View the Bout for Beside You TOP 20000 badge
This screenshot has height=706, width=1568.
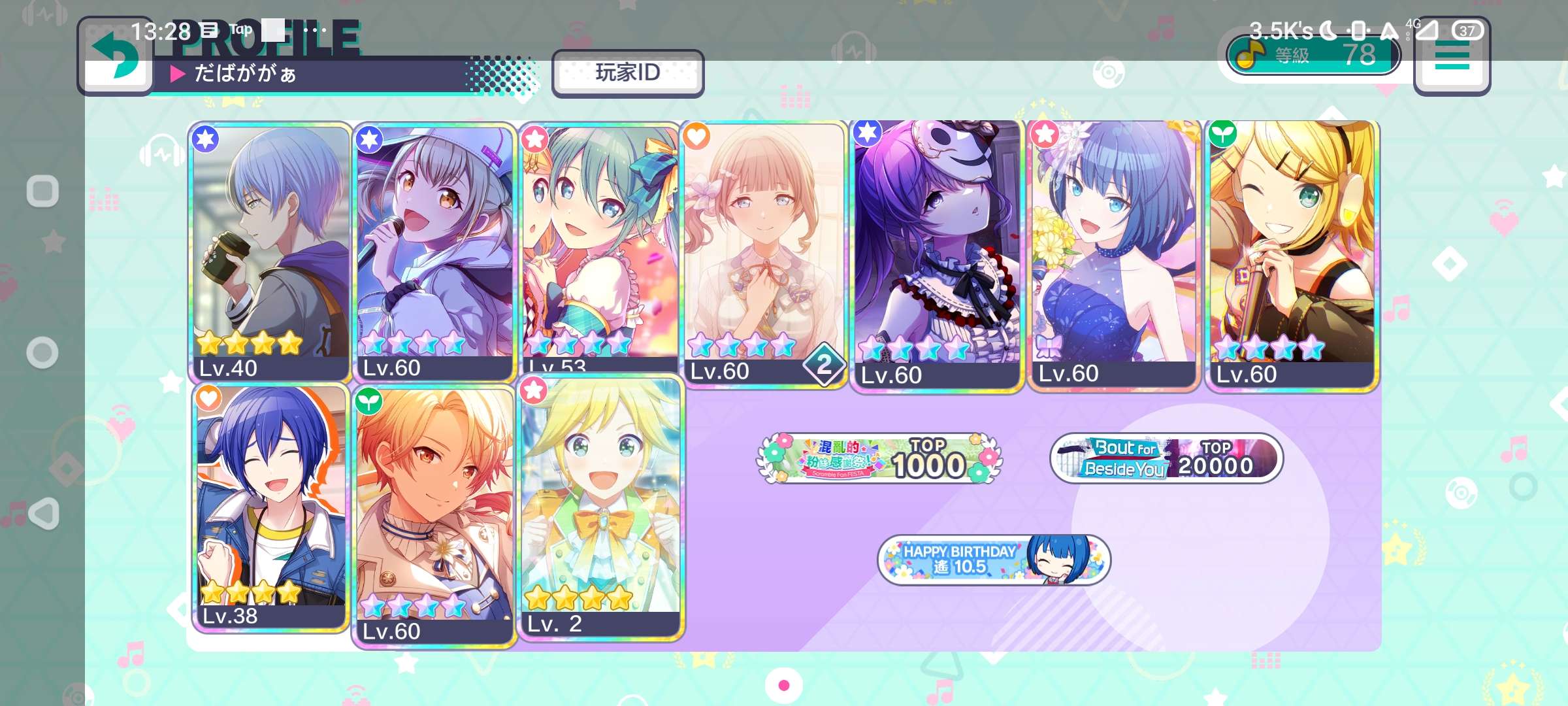point(1166,459)
